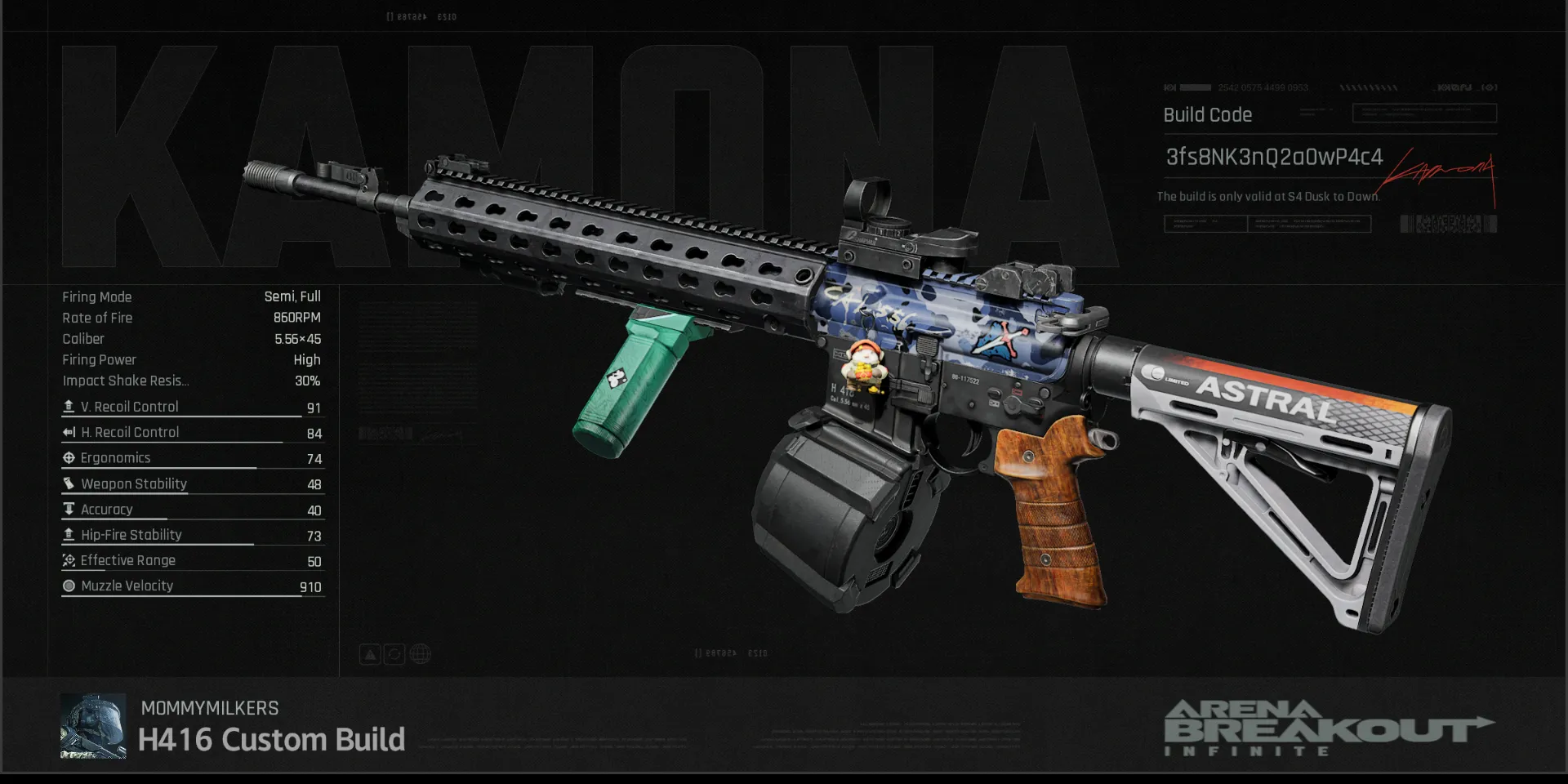Image resolution: width=1568 pixels, height=784 pixels.
Task: Click the circular arrows refresh icon
Action: 394,654
